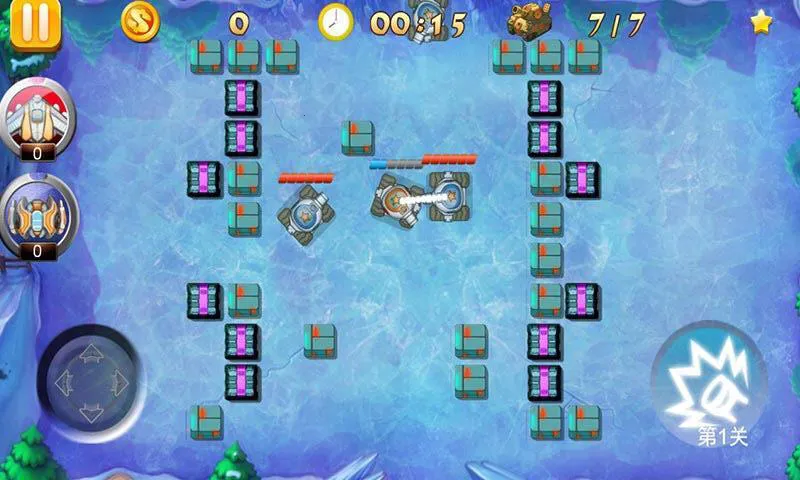The image size is (800, 480).
Task: Tap the down arrow on the movement pad
Action: (x=90, y=410)
